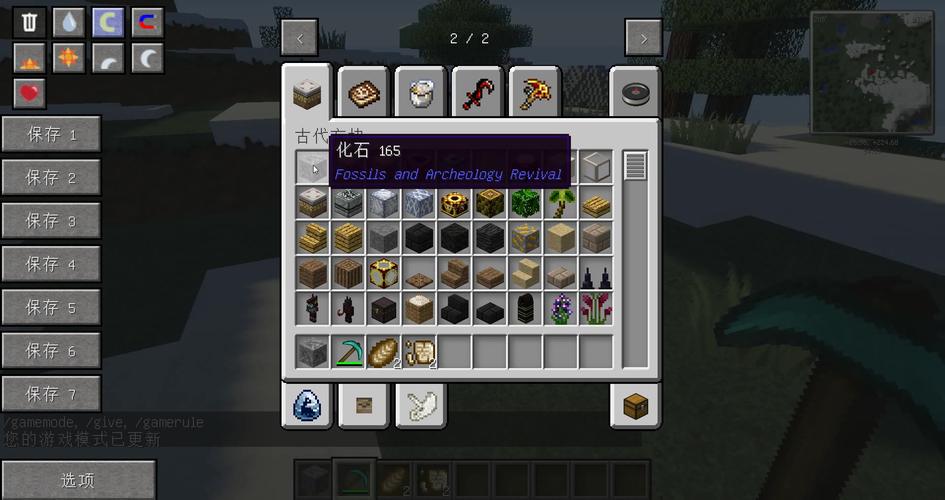This screenshot has width=945, height=500.
Task: Select the 保存 7 button
Action: (x=51, y=394)
